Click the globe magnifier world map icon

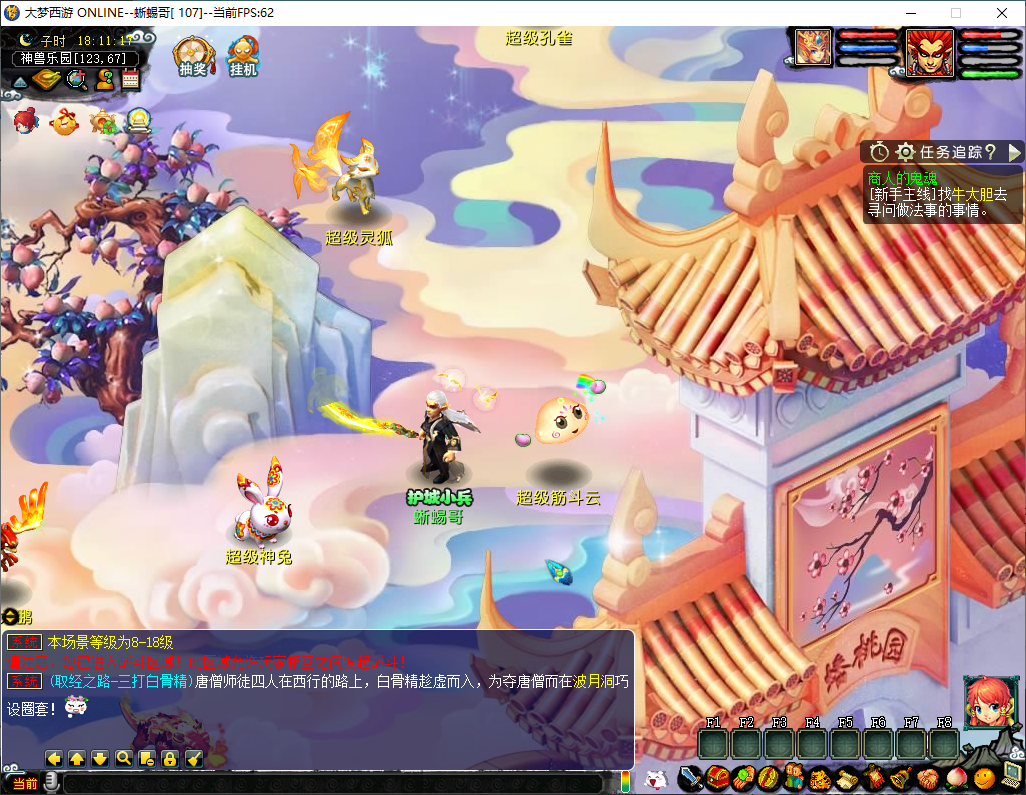77,79
